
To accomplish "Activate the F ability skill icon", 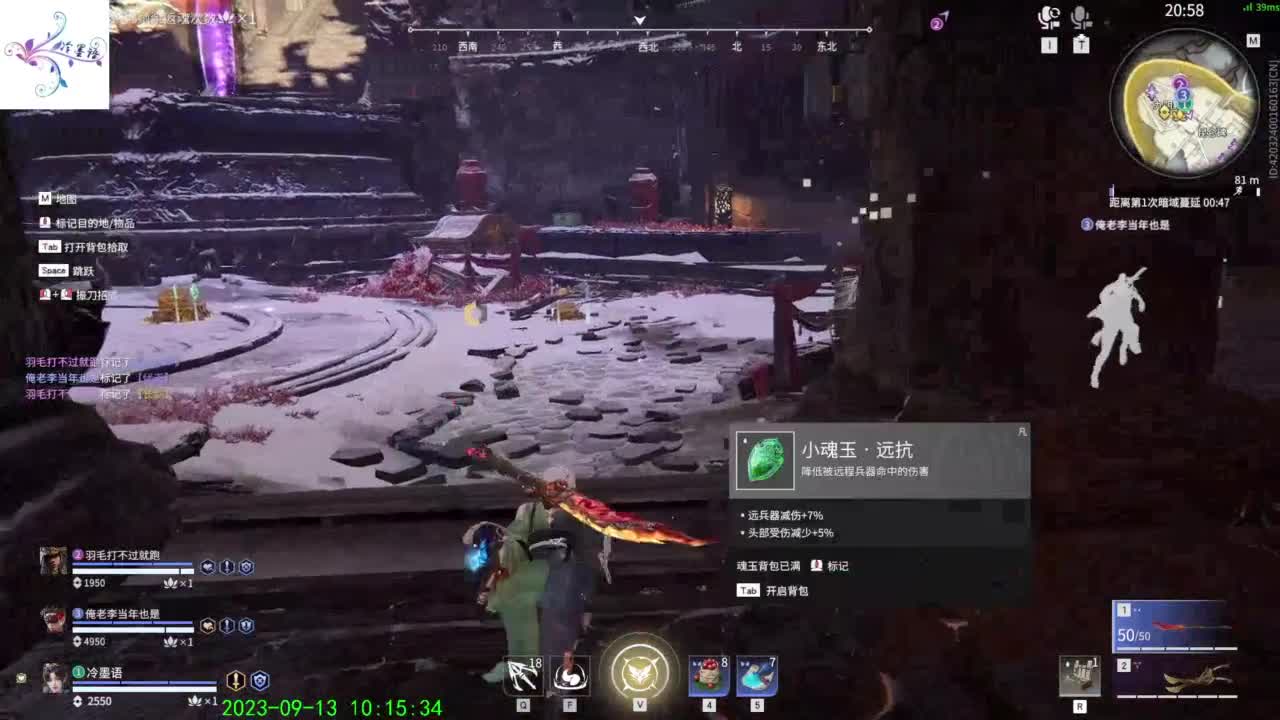I will (x=570, y=677).
